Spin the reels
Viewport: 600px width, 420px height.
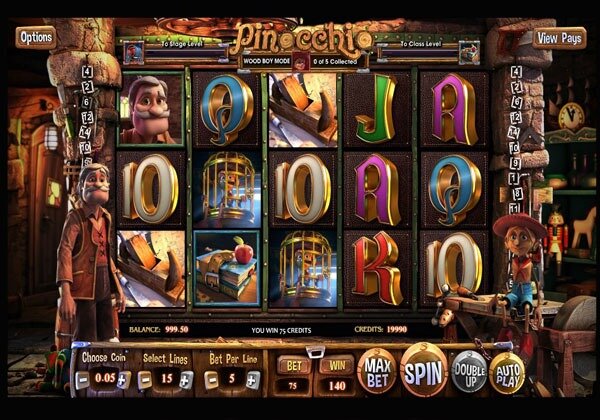coord(424,371)
